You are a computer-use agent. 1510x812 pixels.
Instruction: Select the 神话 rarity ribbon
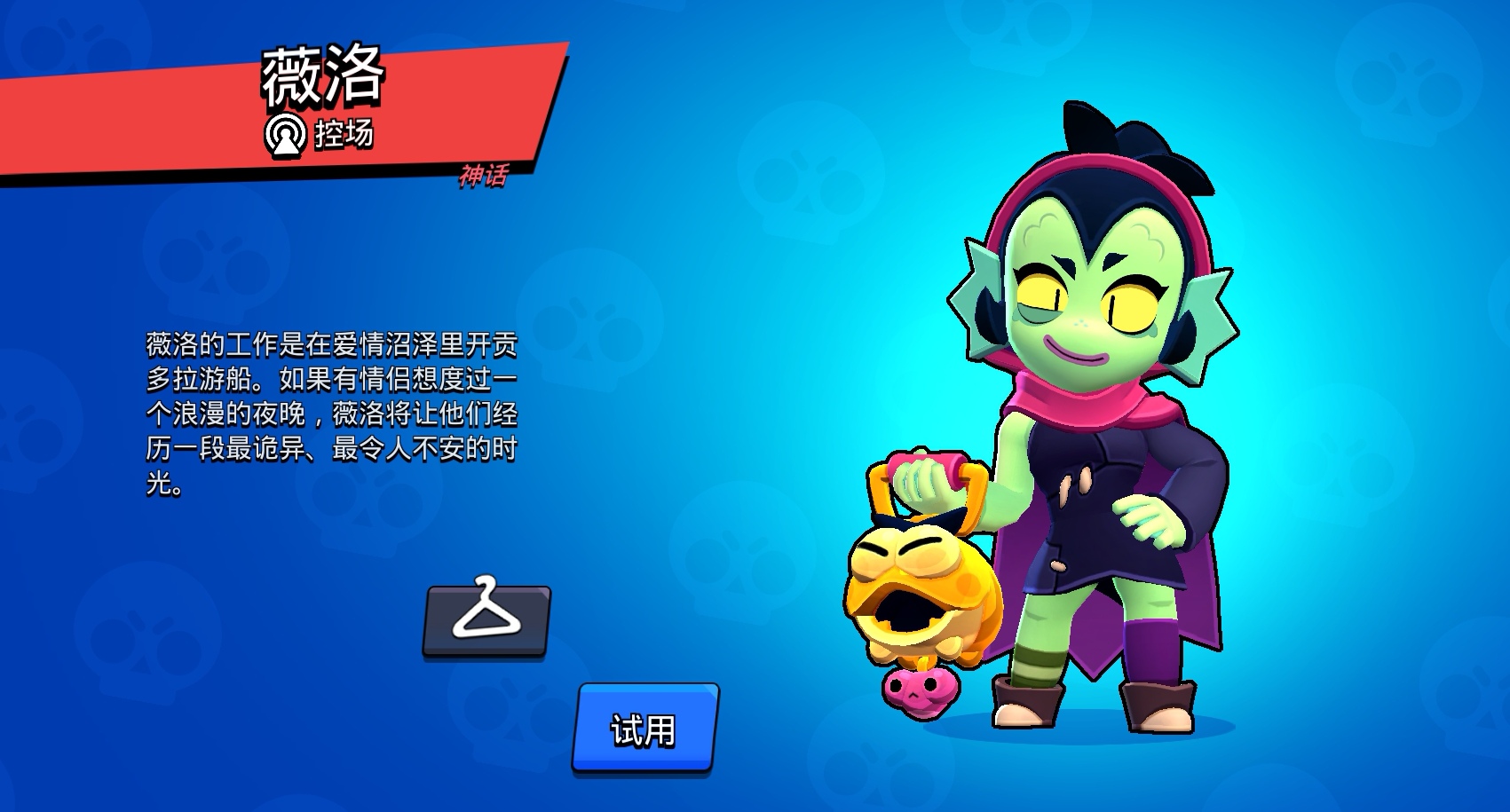[484, 177]
